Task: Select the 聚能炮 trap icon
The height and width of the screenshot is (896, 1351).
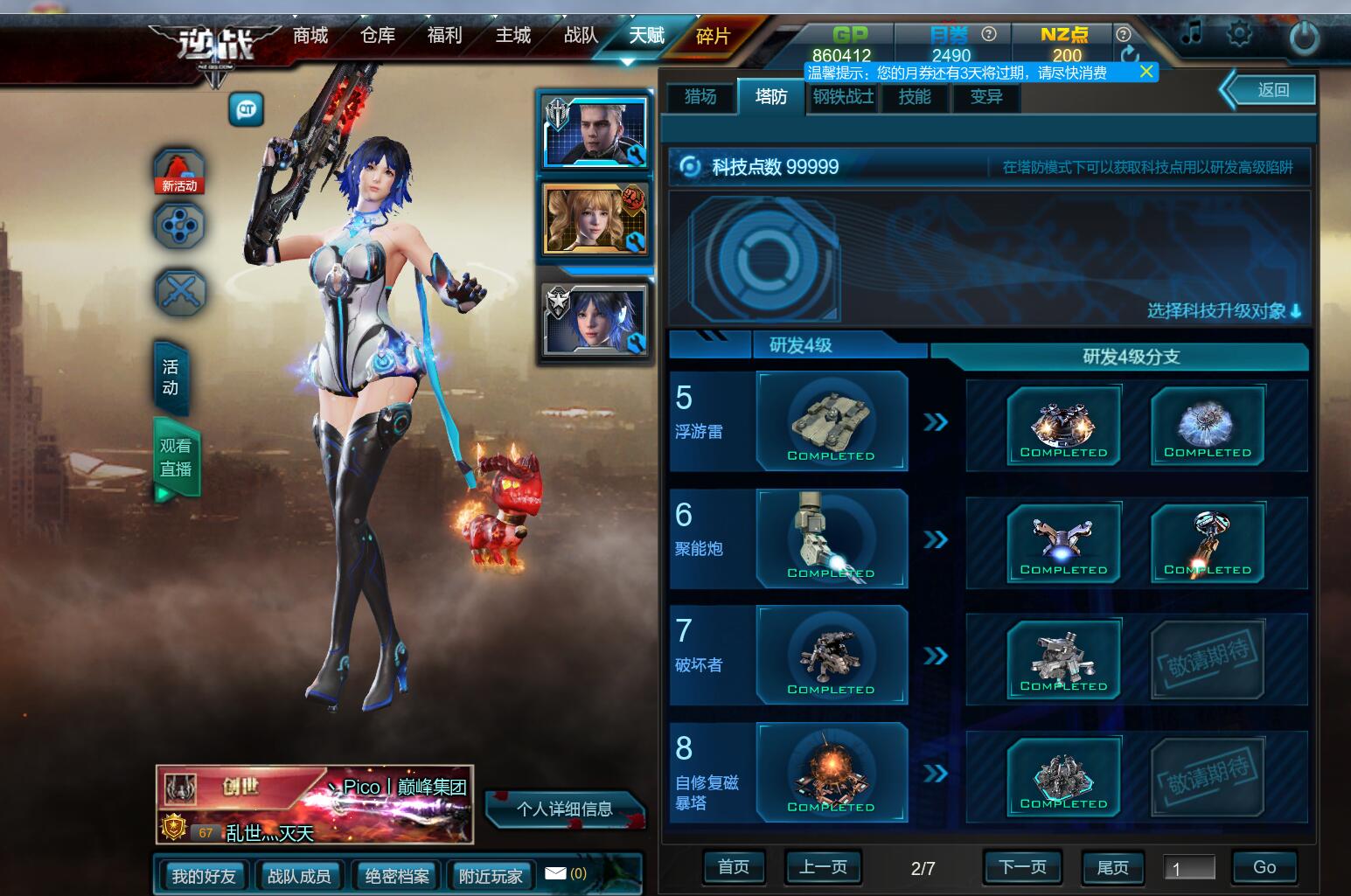Action: point(831,538)
